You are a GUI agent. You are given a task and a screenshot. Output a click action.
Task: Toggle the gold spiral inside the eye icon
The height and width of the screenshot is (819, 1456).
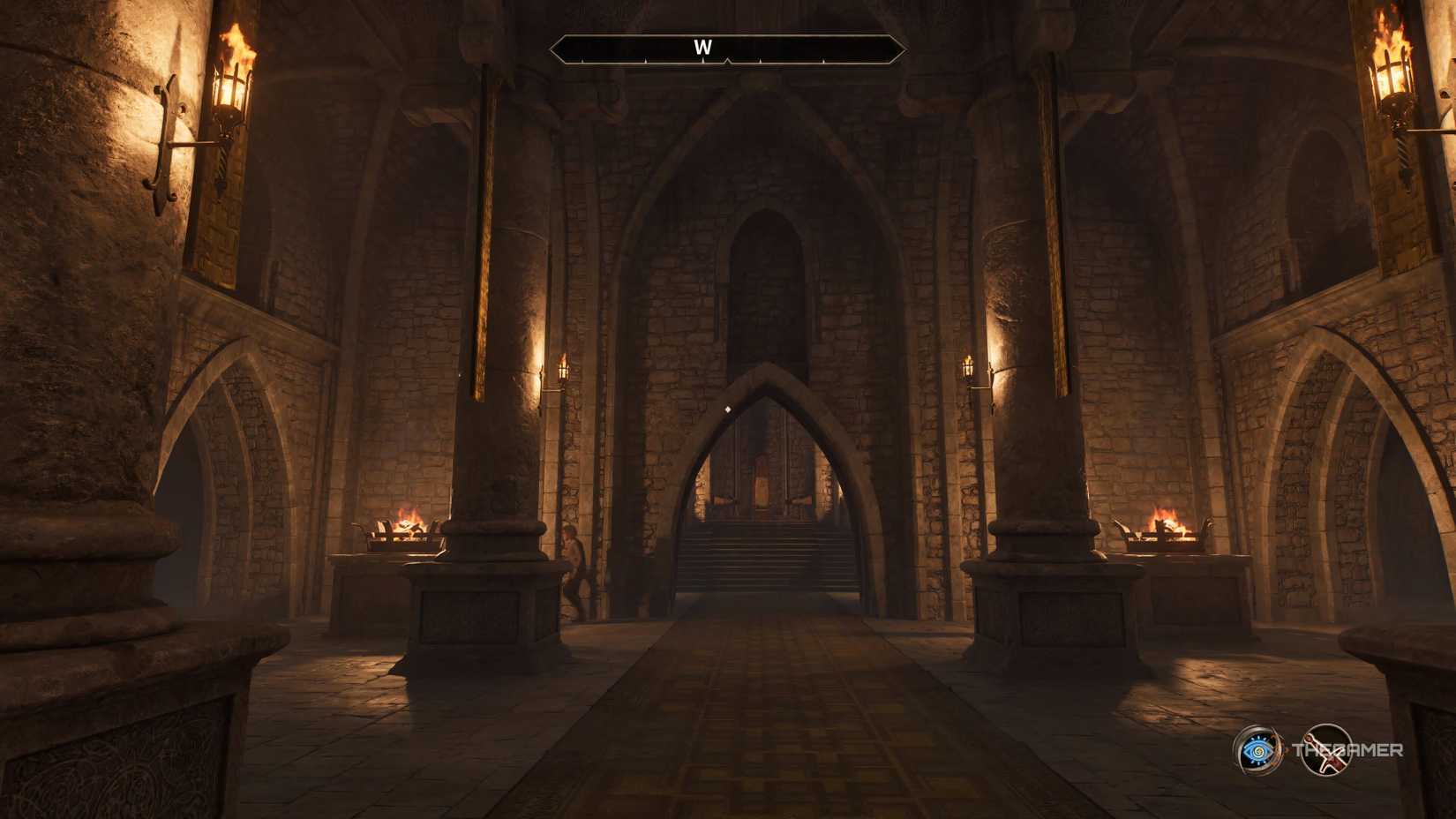(x=1257, y=752)
